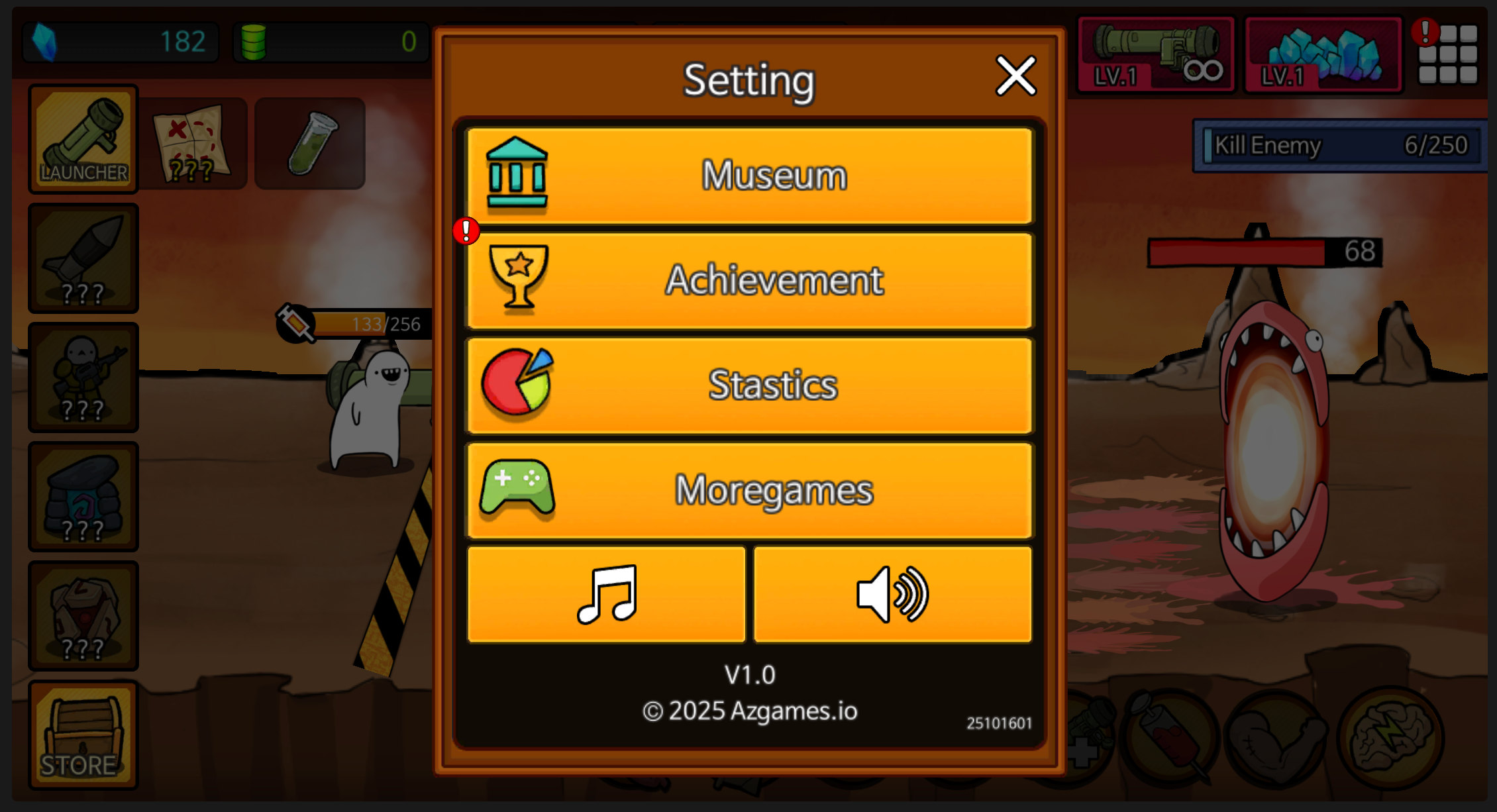Click the crystal counter showing 182
The image size is (1497, 812).
click(121, 42)
